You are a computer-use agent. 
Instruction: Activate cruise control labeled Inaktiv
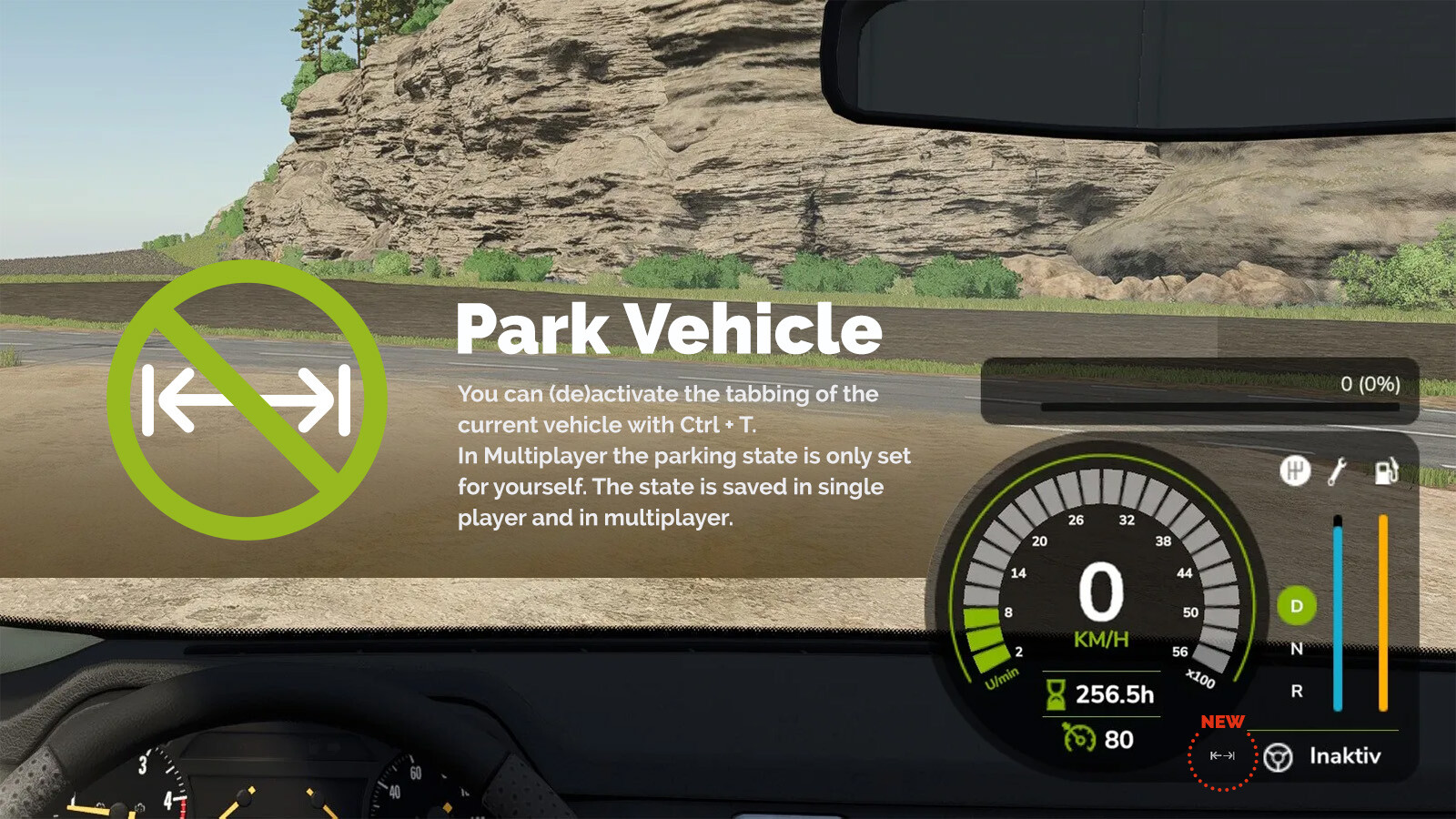pos(1344,755)
